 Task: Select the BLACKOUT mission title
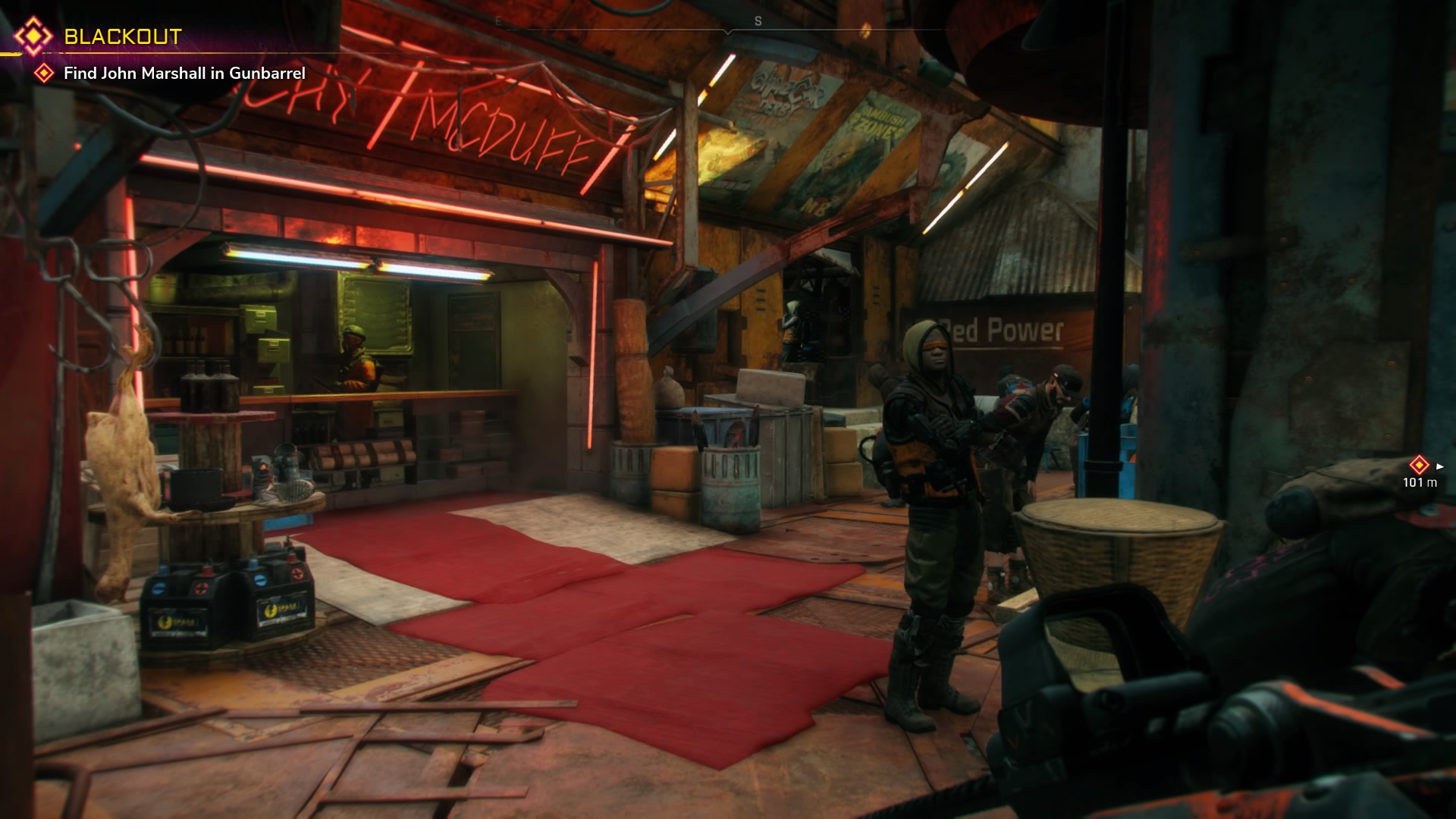123,36
